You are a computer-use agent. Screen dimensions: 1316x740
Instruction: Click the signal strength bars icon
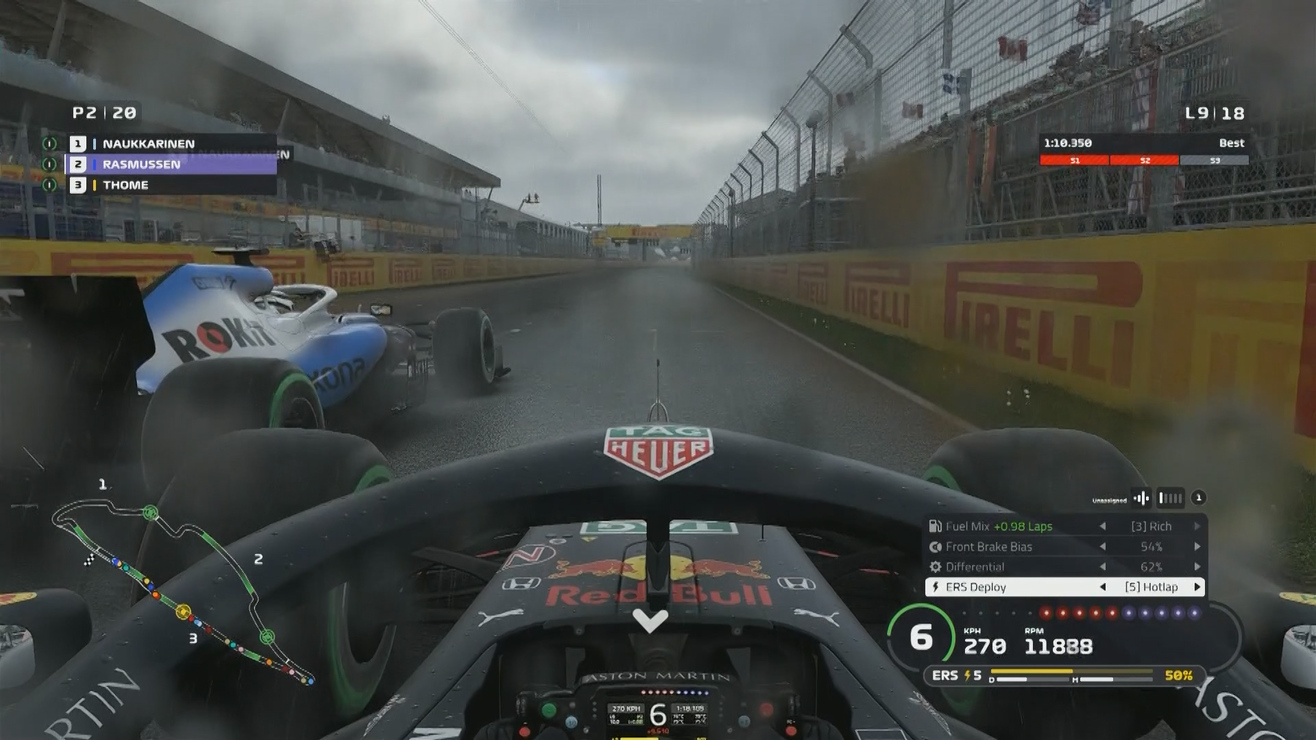pyautogui.click(x=1168, y=497)
